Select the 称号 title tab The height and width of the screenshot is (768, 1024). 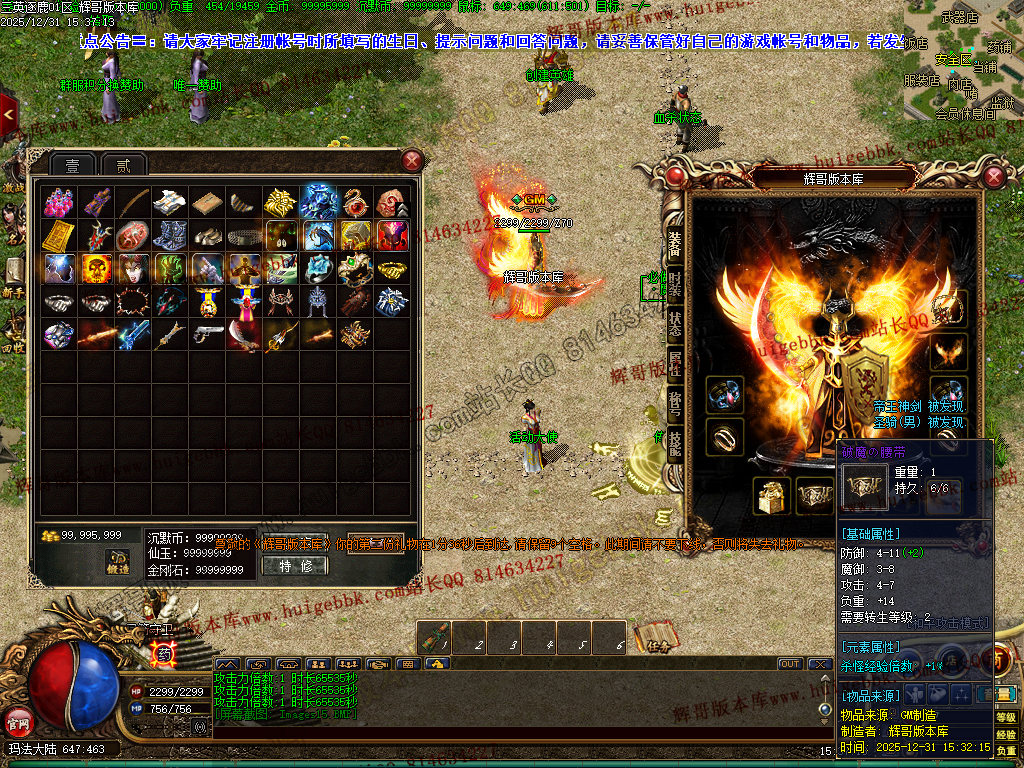point(675,405)
